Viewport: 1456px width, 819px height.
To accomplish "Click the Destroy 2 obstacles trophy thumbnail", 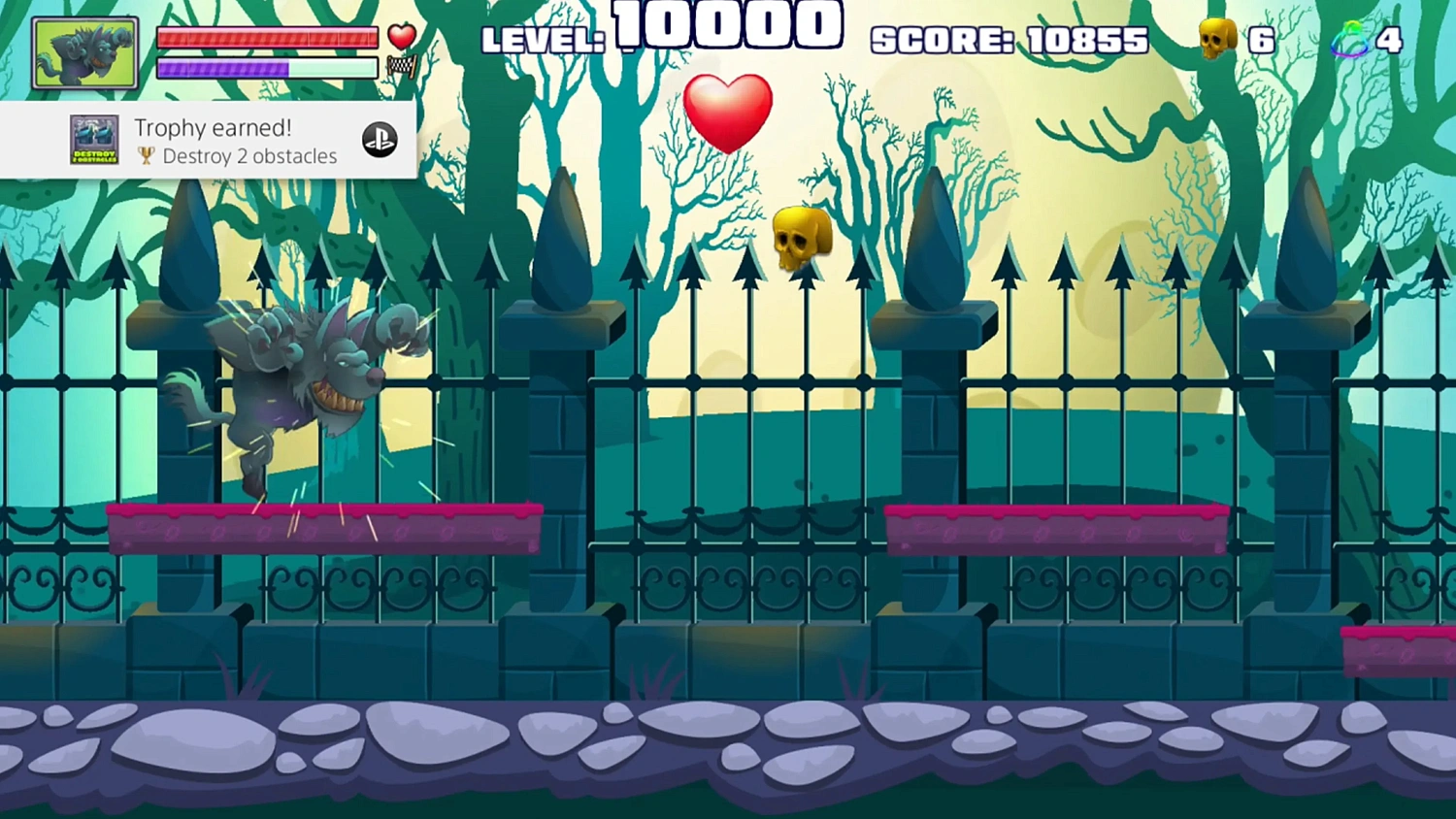I will click(x=94, y=141).
